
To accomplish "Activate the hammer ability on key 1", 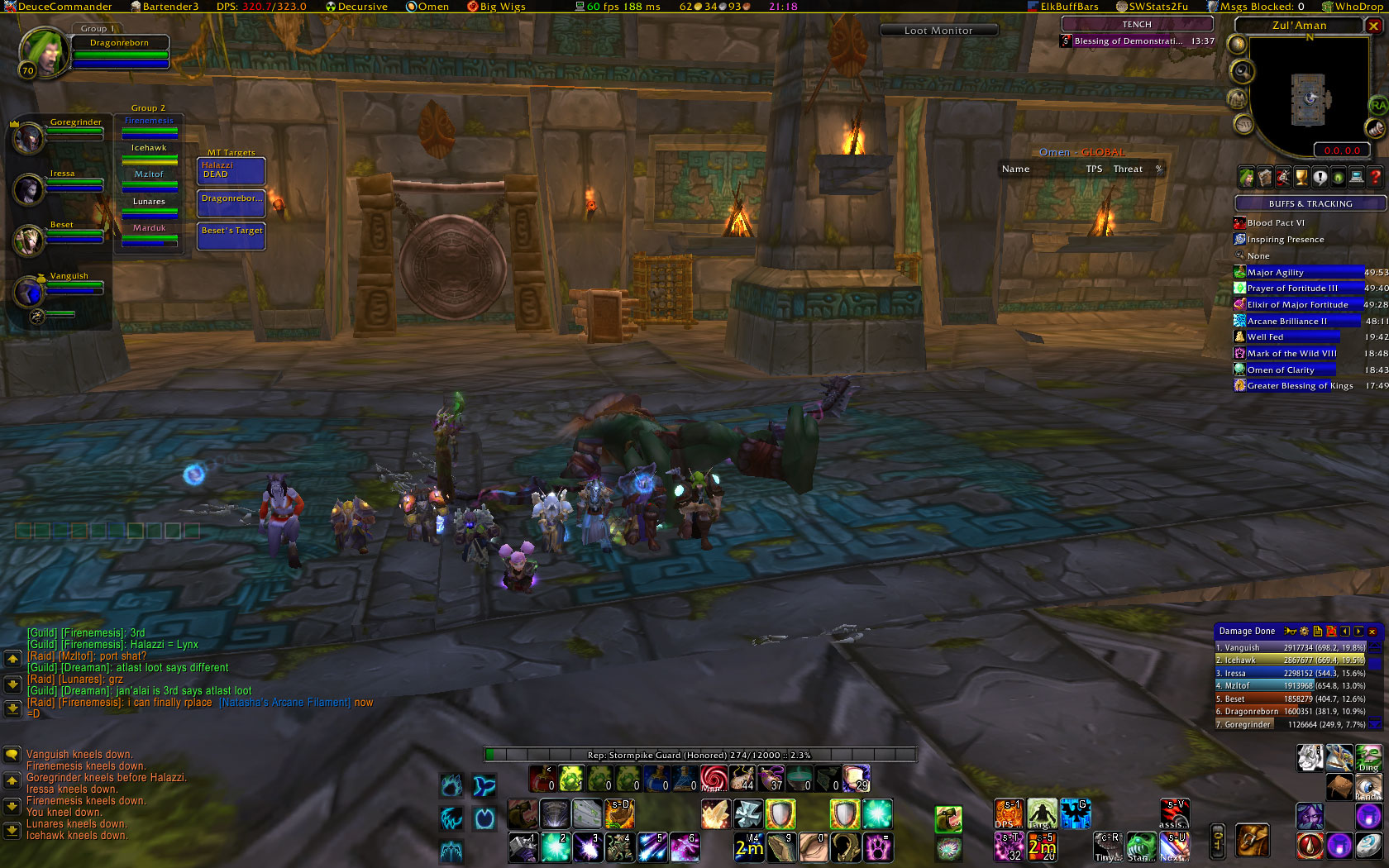I will coord(523,847).
